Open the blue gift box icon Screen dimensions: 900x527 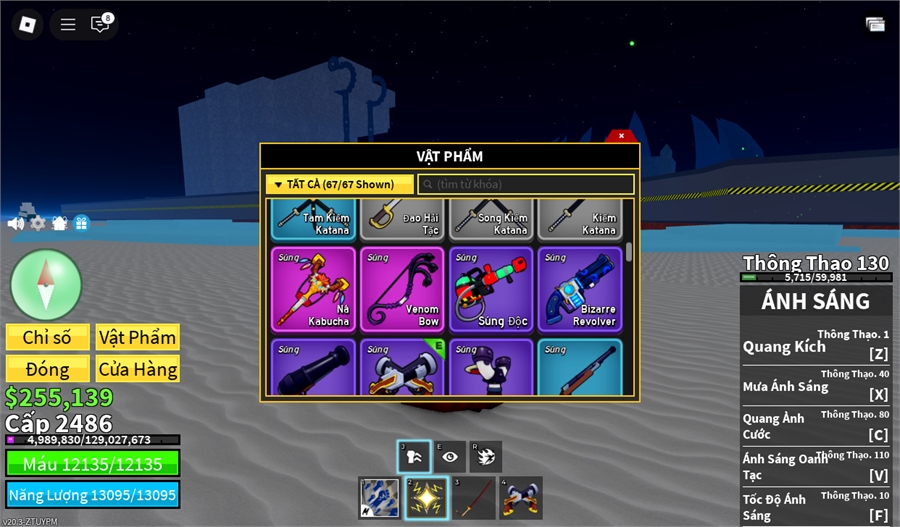pos(81,223)
